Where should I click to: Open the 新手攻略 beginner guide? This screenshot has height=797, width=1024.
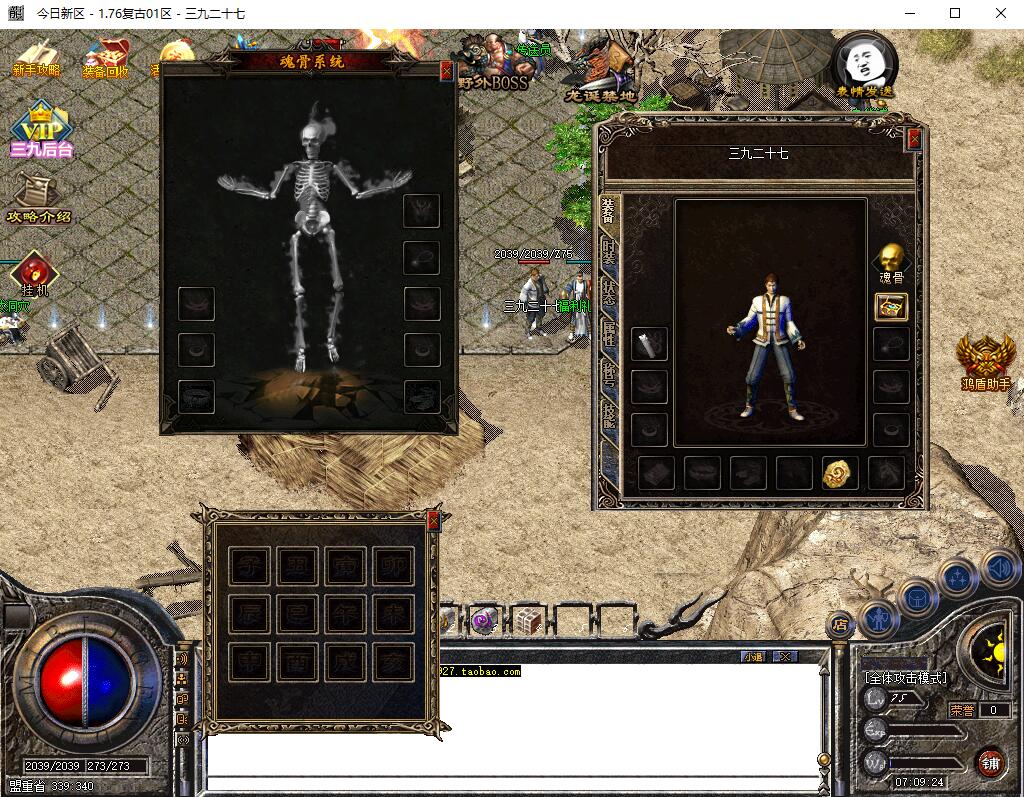point(37,58)
